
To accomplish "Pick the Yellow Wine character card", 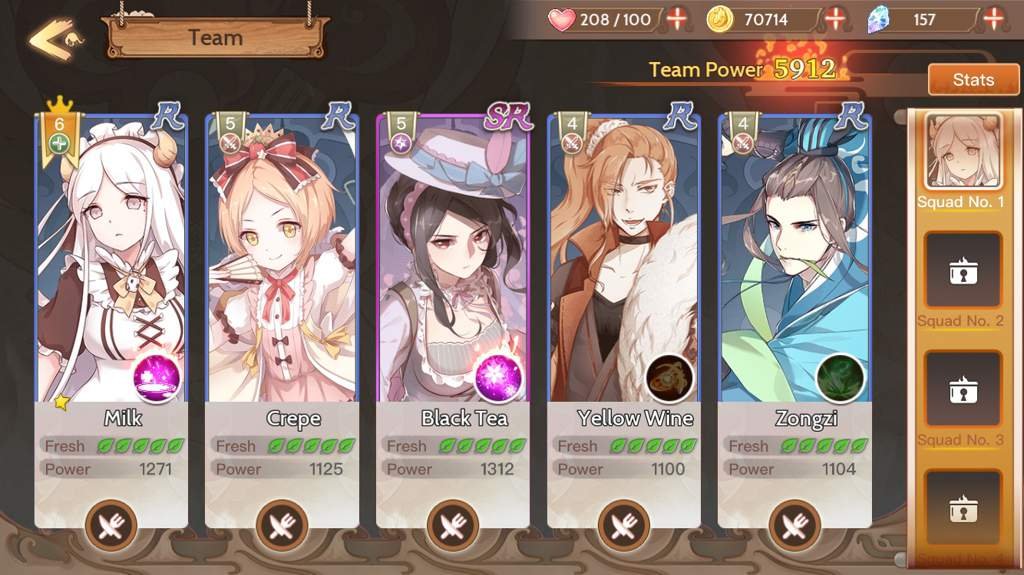I will point(624,260).
